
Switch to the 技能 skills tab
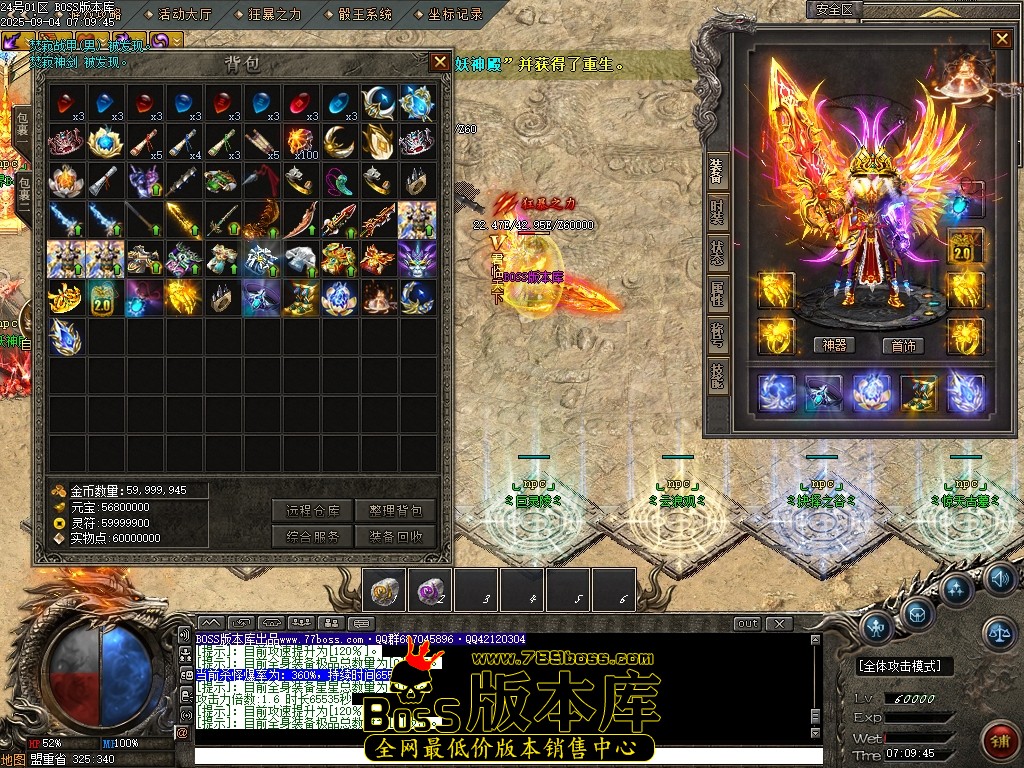[x=717, y=377]
